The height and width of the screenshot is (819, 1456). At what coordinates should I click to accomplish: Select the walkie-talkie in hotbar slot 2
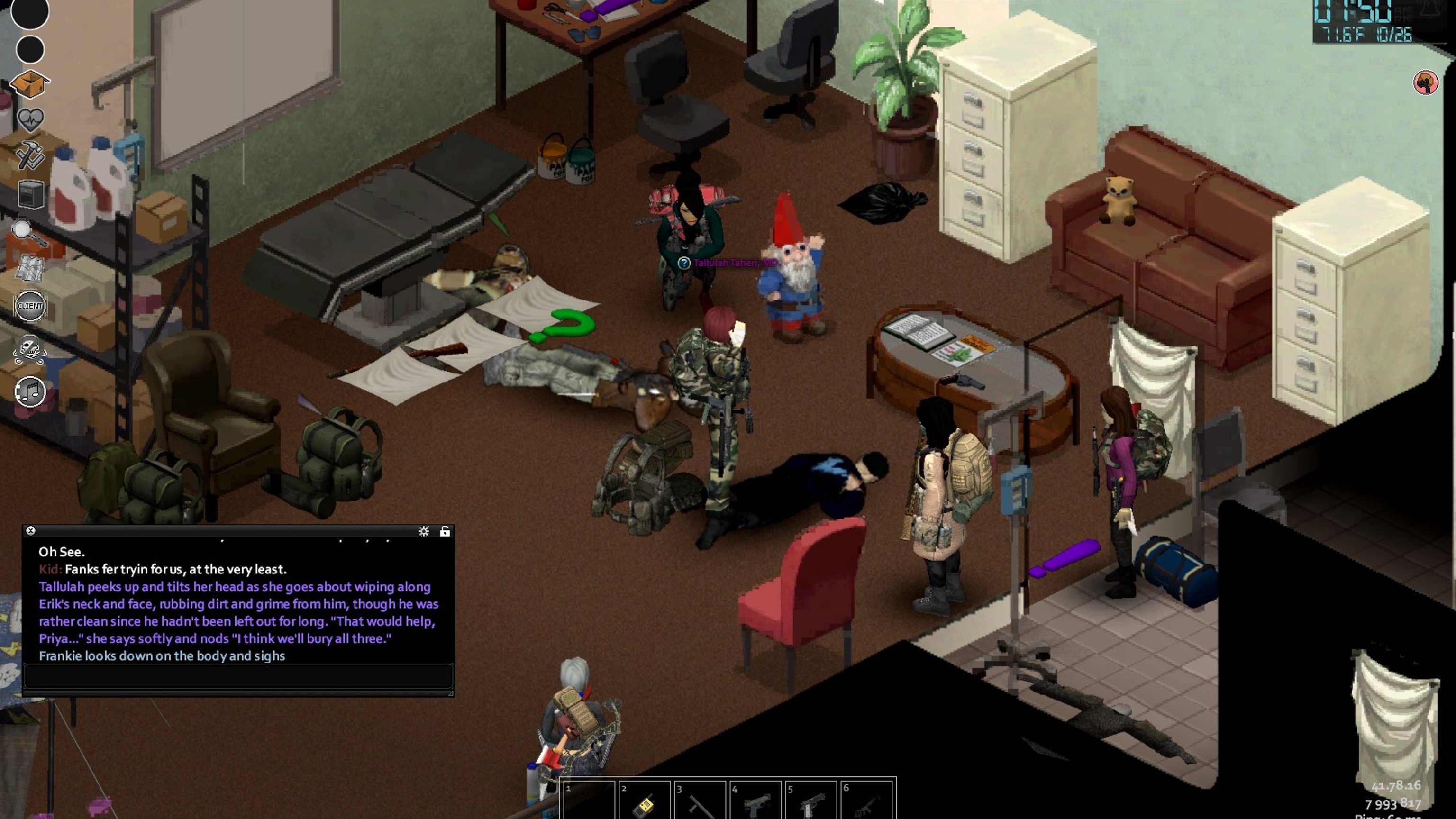click(x=643, y=802)
